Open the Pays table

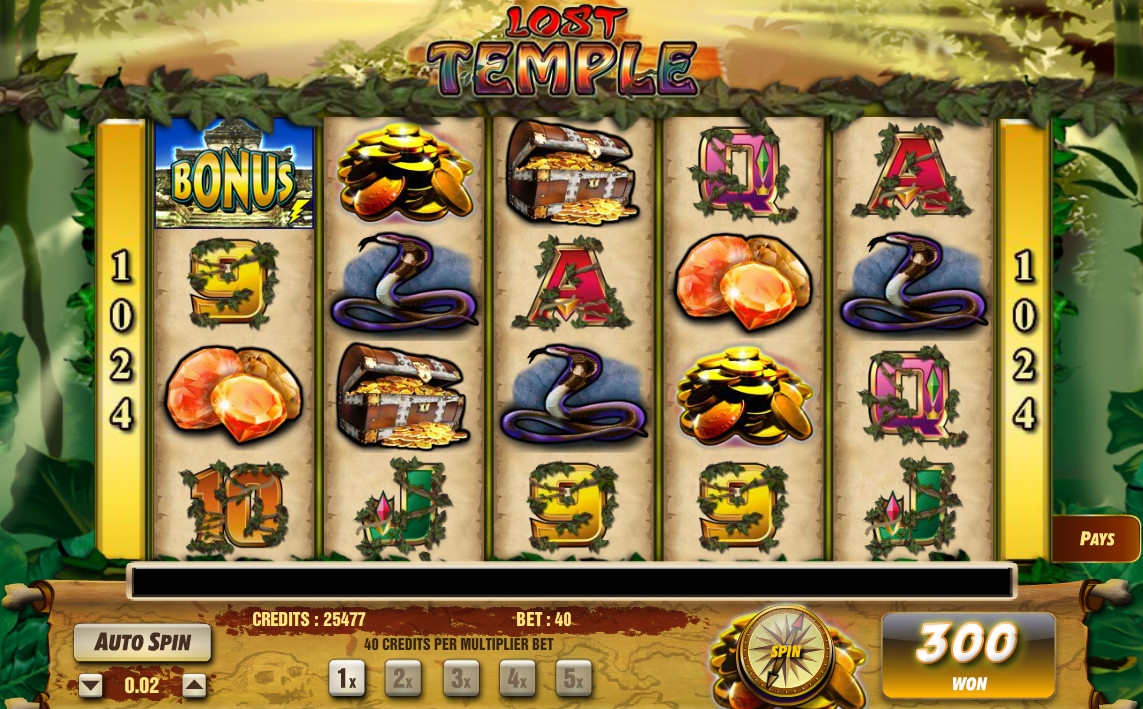1096,539
